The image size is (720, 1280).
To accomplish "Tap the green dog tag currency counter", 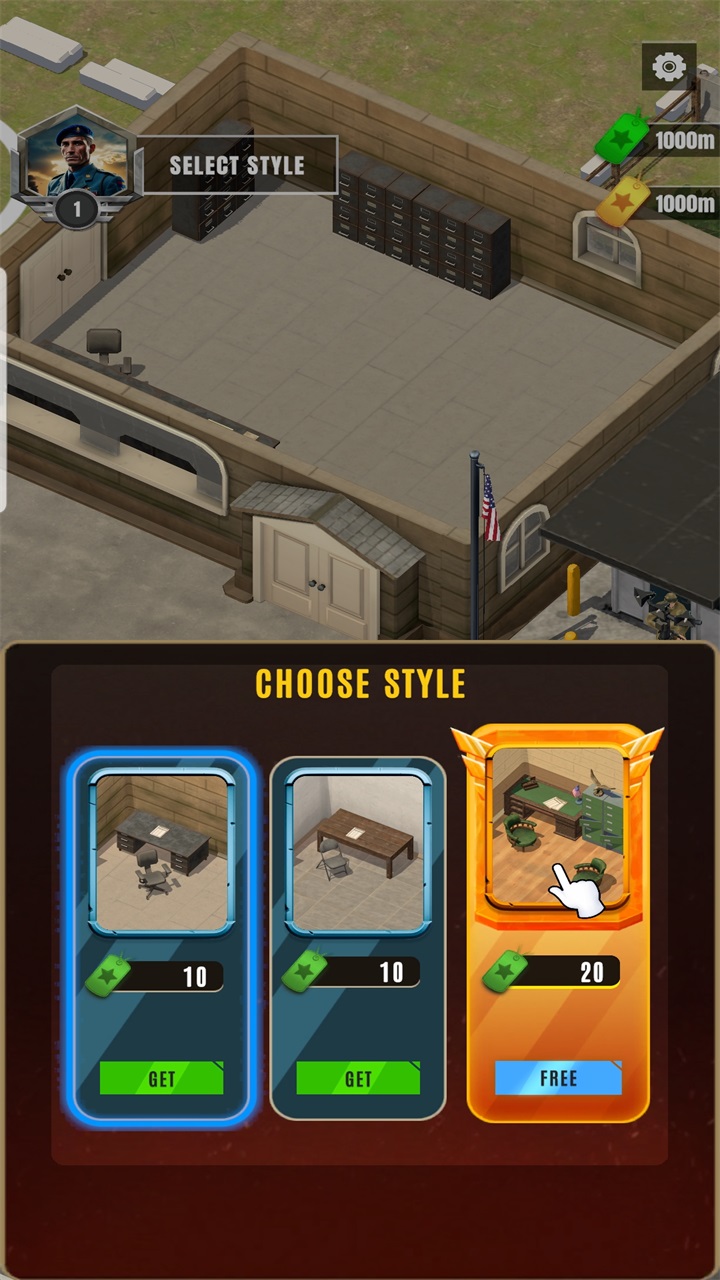I will pos(660,141).
